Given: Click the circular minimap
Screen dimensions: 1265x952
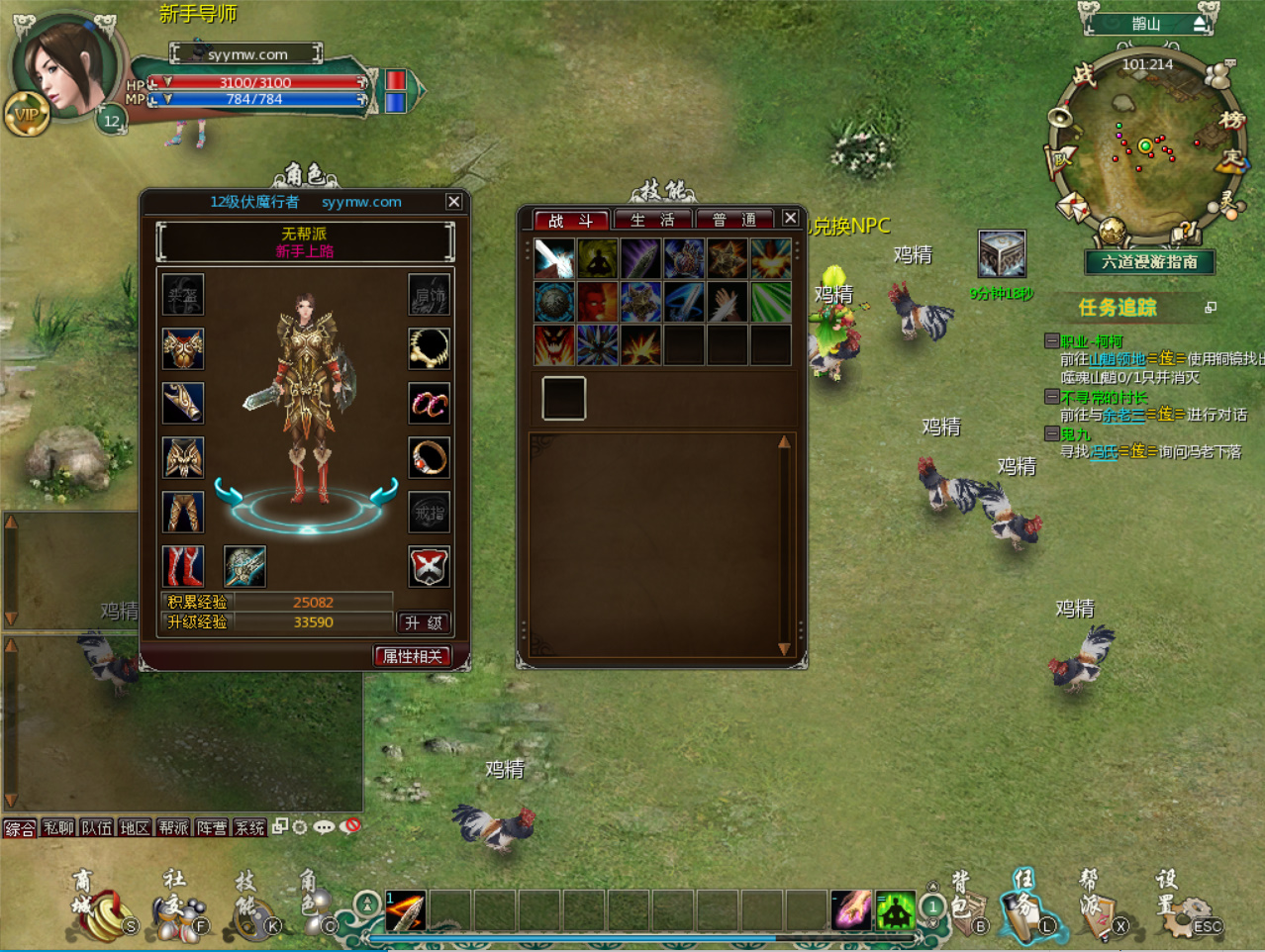Looking at the screenshot, I should coord(1145,146).
